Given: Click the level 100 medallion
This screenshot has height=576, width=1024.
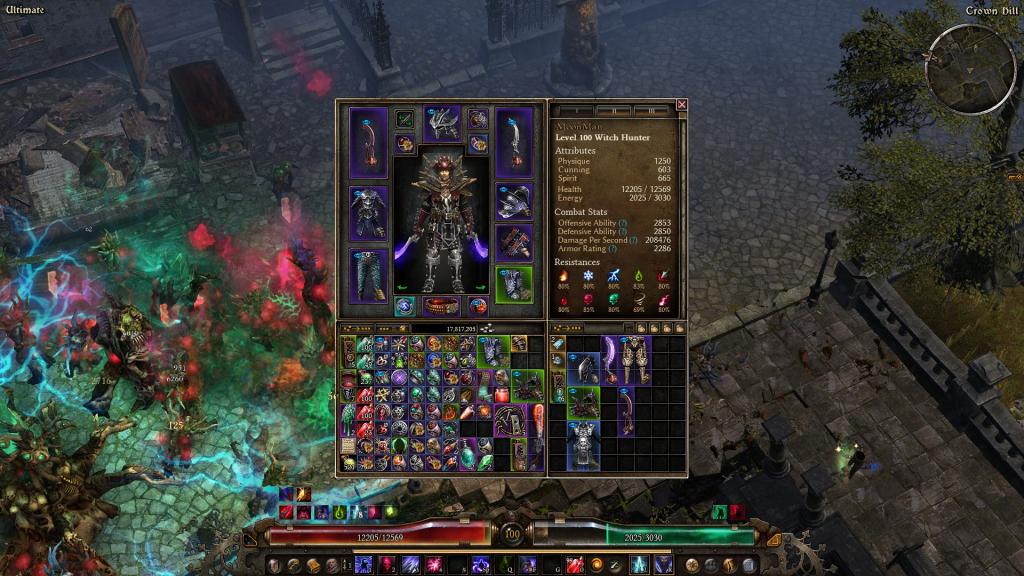Looking at the screenshot, I should [512, 535].
